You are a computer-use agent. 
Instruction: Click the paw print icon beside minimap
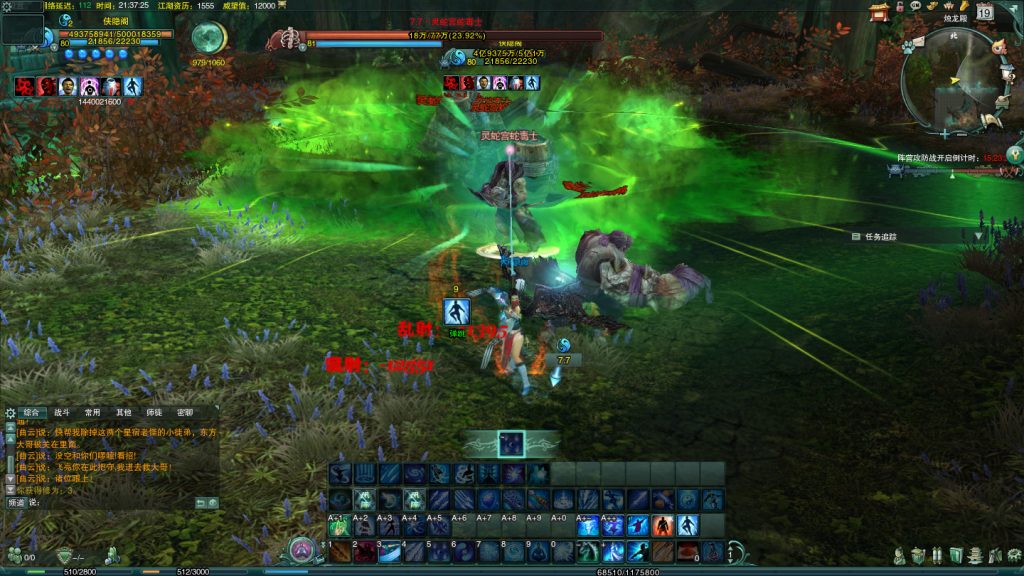click(x=908, y=45)
